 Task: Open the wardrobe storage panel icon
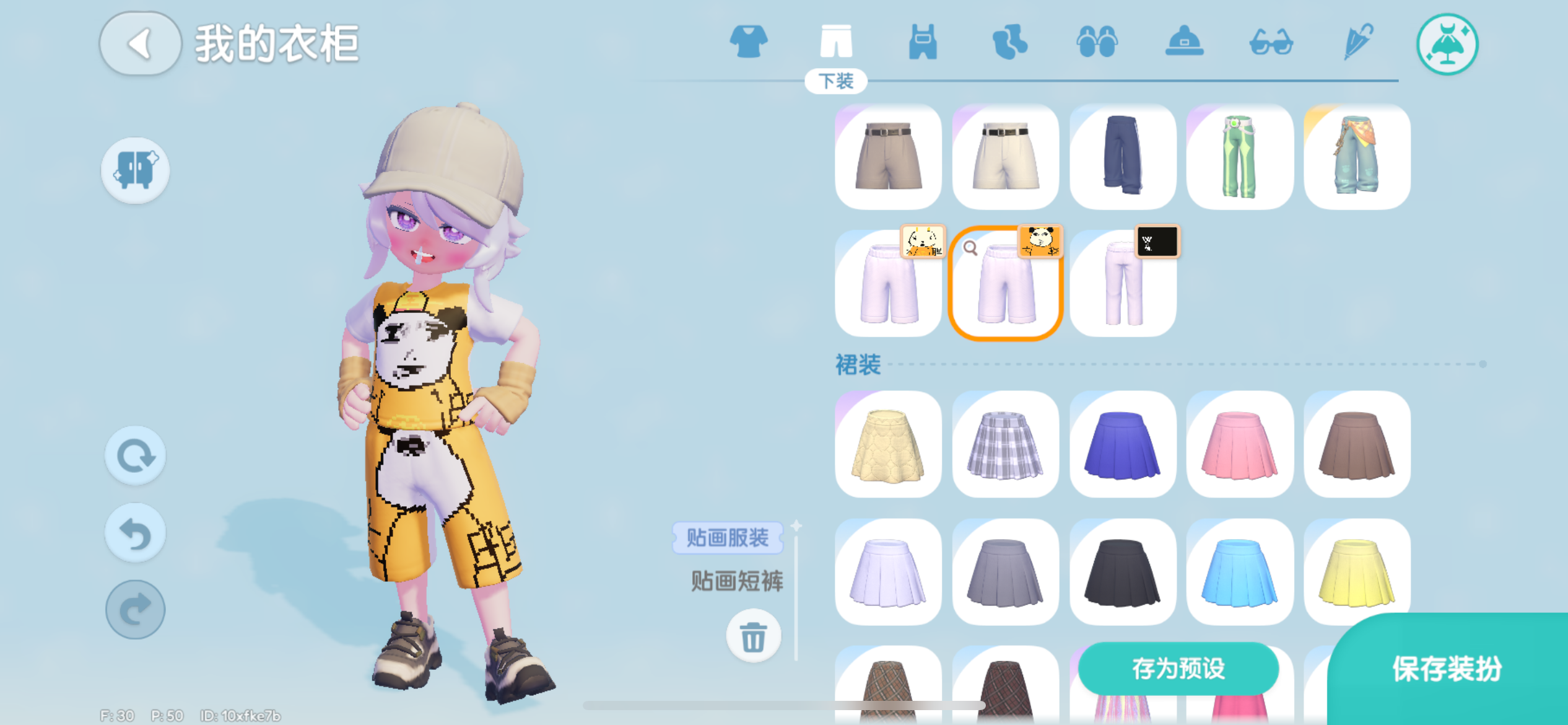point(135,171)
